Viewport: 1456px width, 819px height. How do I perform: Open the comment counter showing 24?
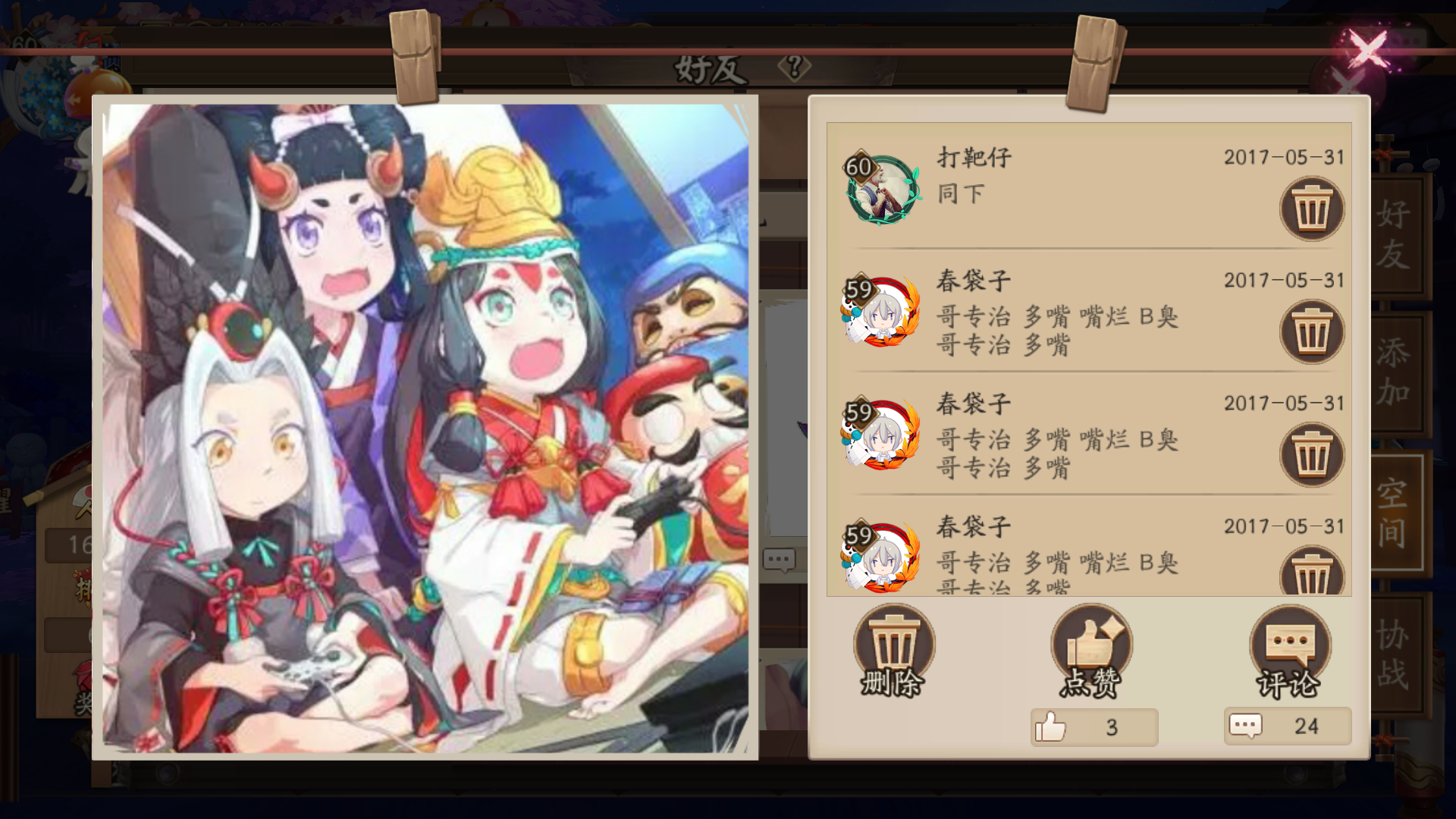coord(1285,726)
